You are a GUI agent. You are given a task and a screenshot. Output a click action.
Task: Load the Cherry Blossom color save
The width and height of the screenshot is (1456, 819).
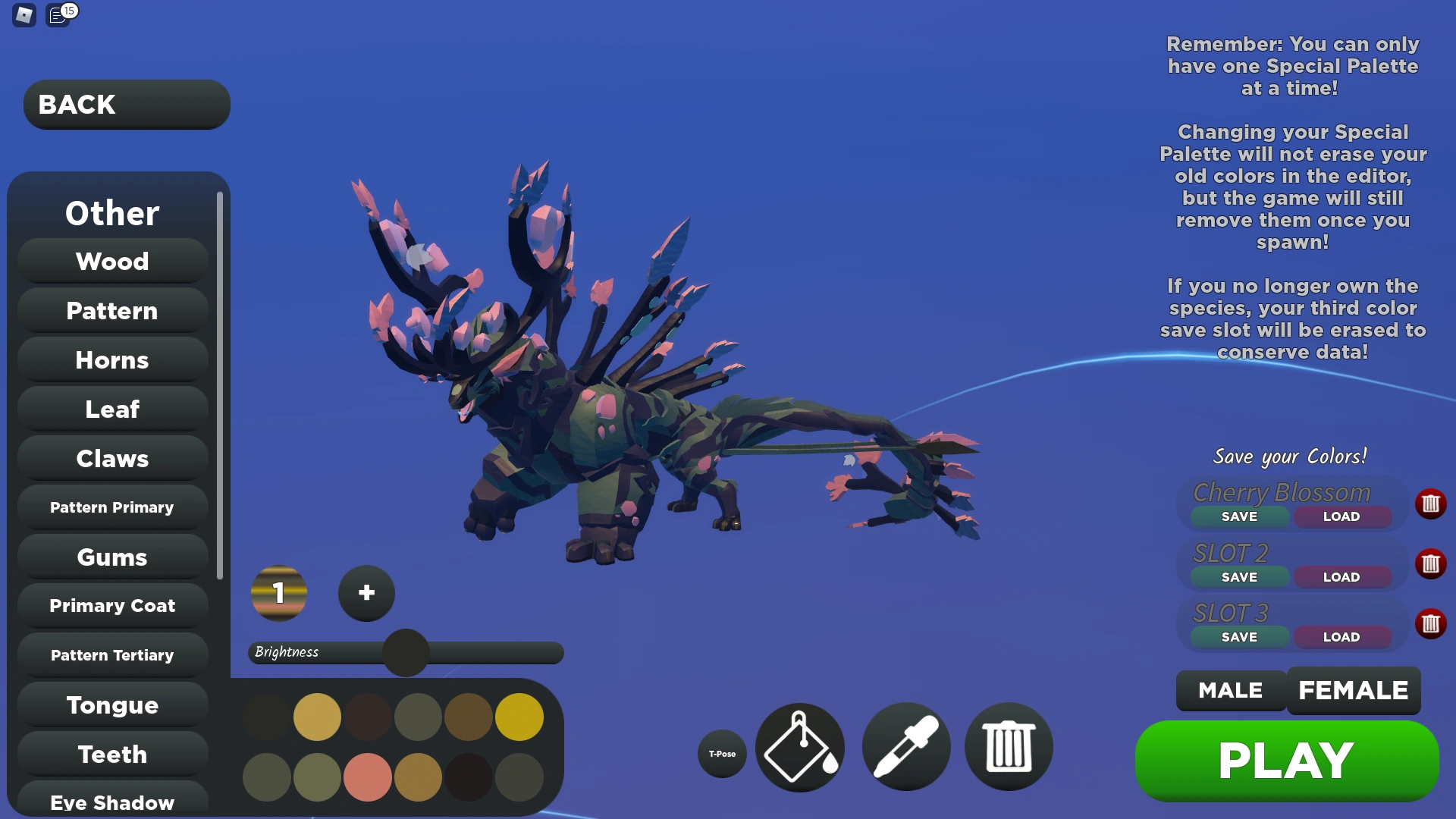(x=1341, y=516)
